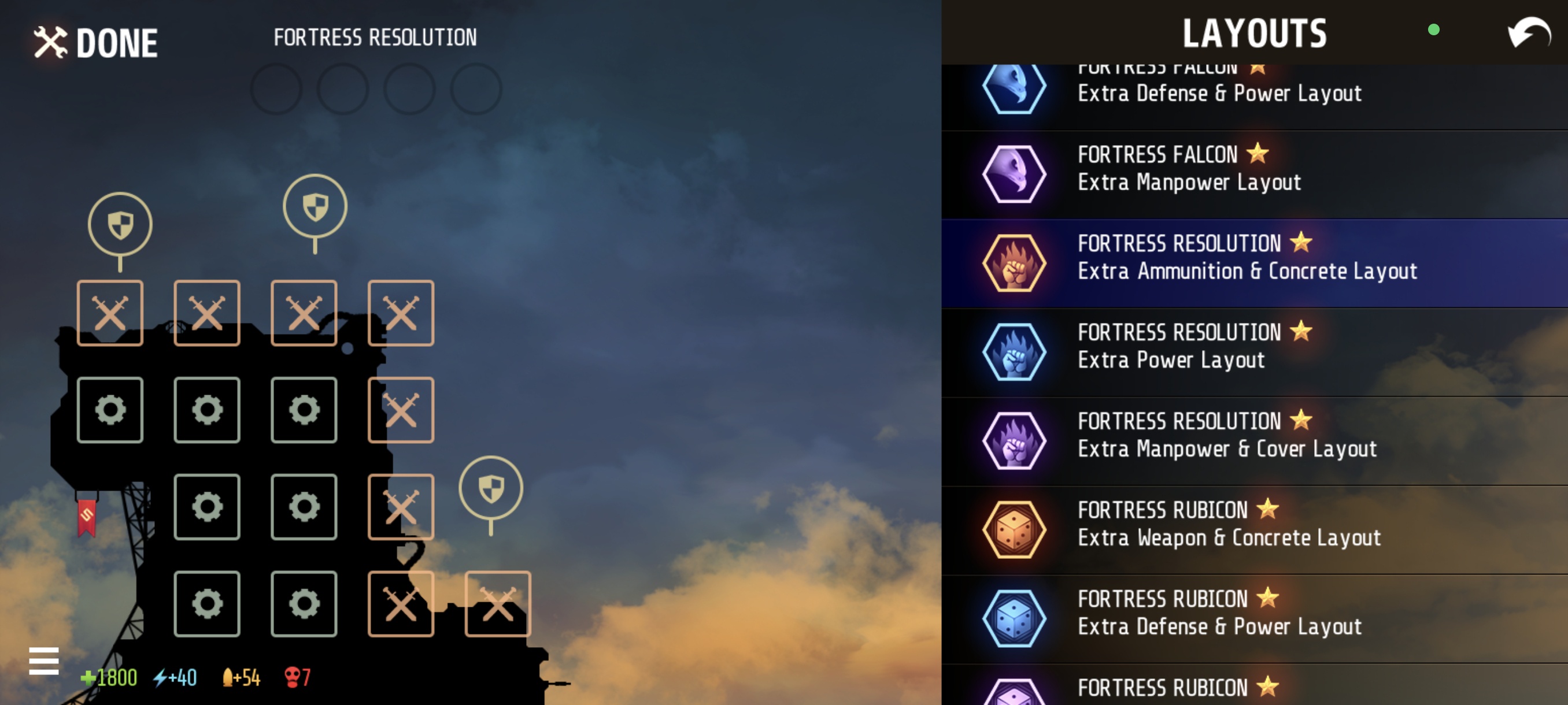1568x705 pixels.
Task: Click the purple eagle hexagon for Fortress Falcon
Action: click(1015, 173)
